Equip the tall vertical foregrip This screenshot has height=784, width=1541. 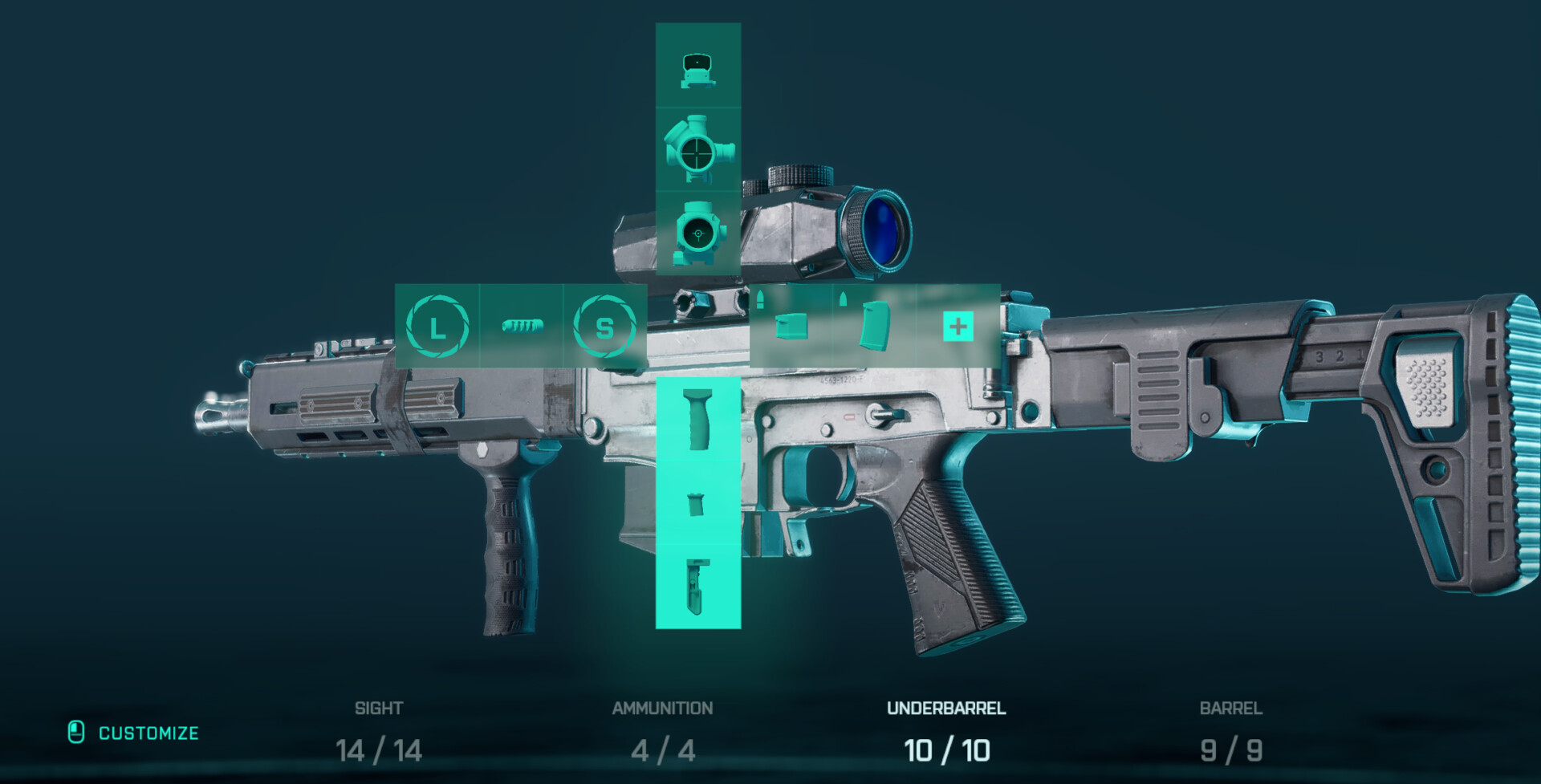pos(697,420)
